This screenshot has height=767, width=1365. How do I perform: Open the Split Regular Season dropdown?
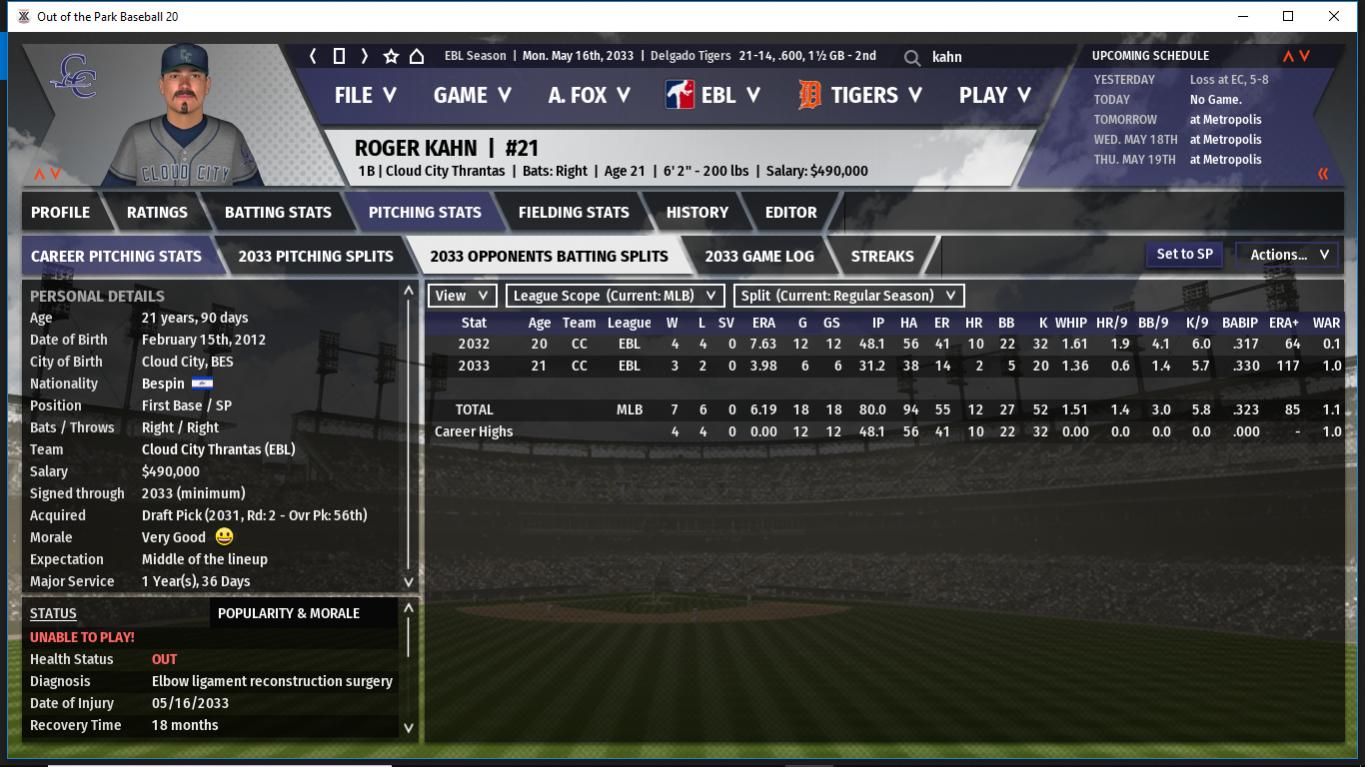(849, 295)
